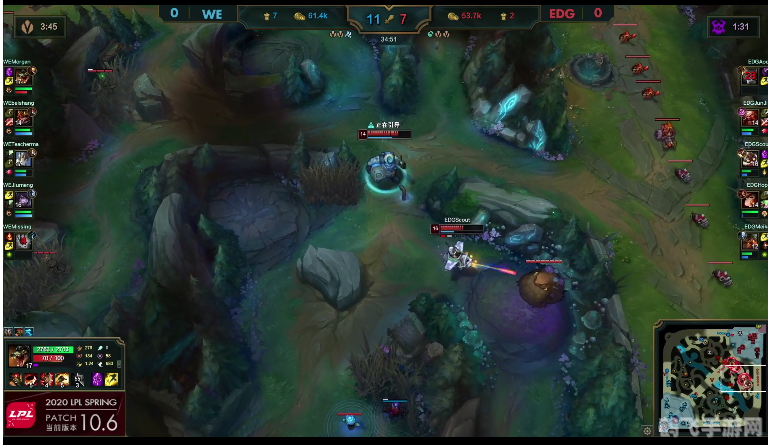
Task: Click the selected champion's large portrait
Action: [19, 356]
